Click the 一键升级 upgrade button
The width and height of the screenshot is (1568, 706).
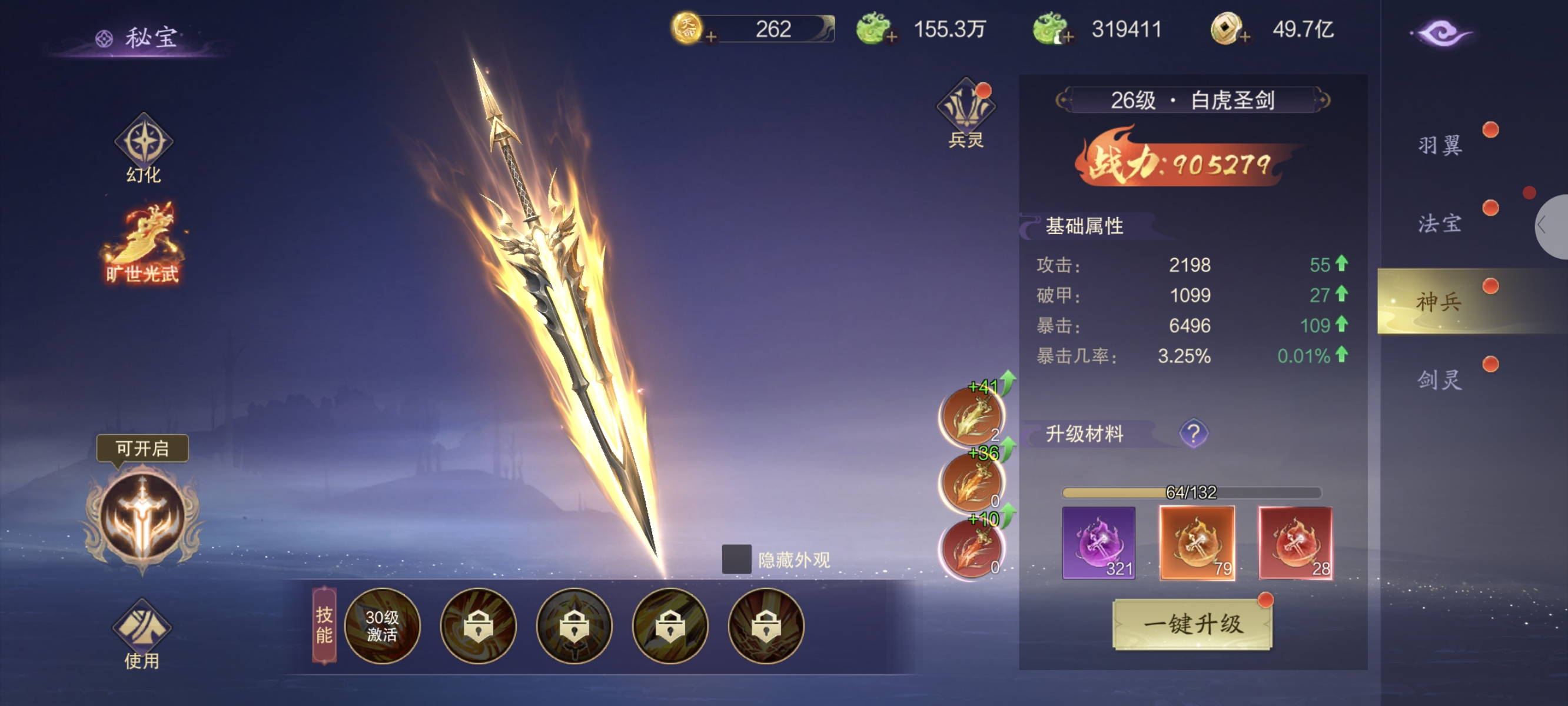pyautogui.click(x=1192, y=624)
